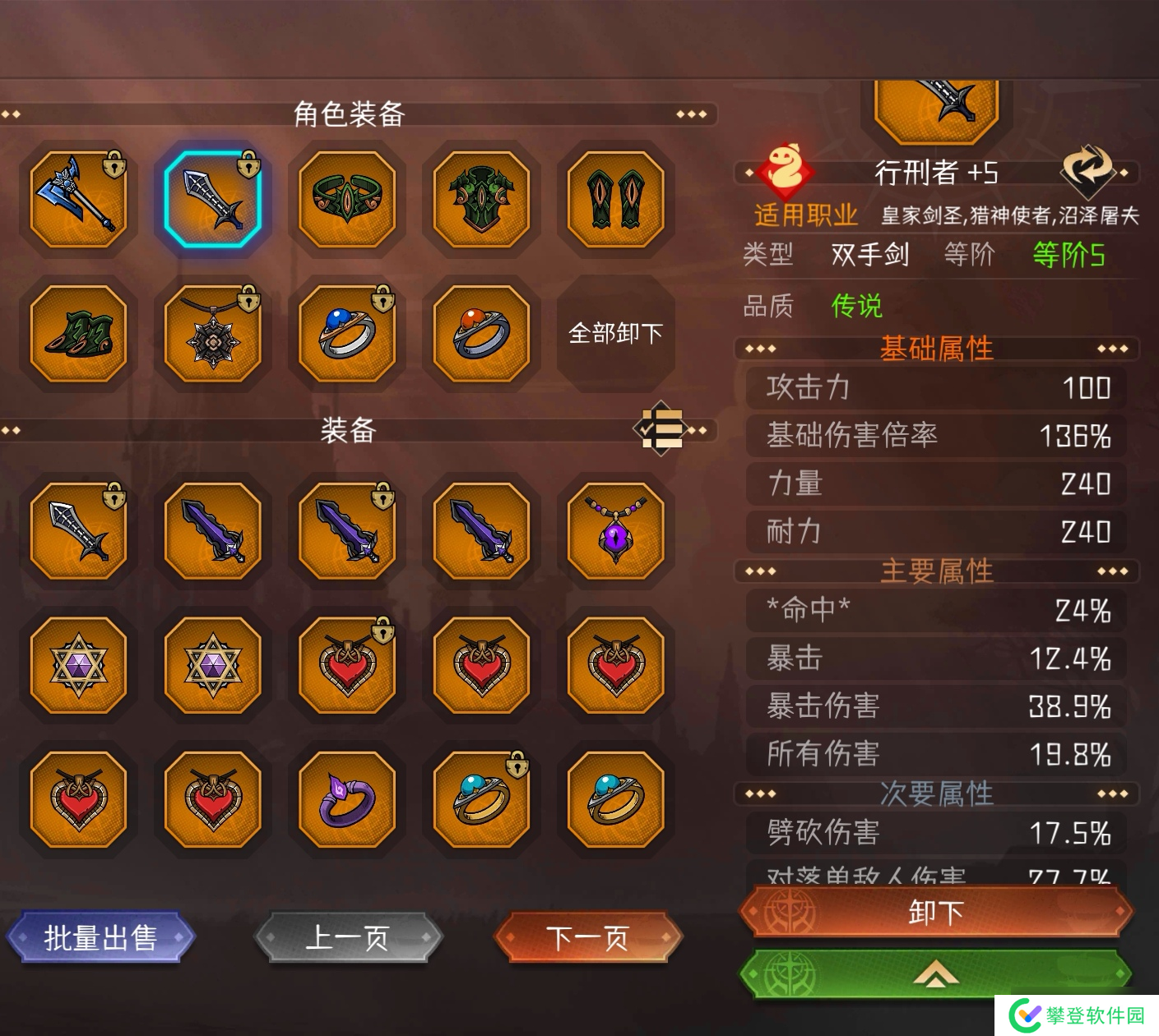
Task: Go to next page with 下一页
Action: tap(588, 937)
